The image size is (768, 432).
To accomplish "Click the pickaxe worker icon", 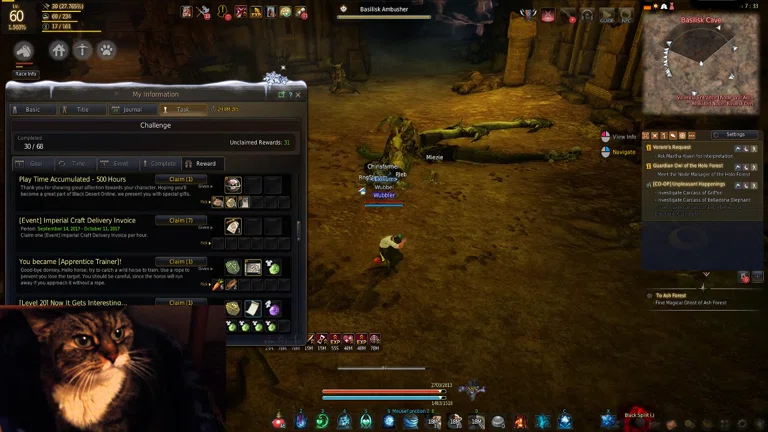I will 83,50.
